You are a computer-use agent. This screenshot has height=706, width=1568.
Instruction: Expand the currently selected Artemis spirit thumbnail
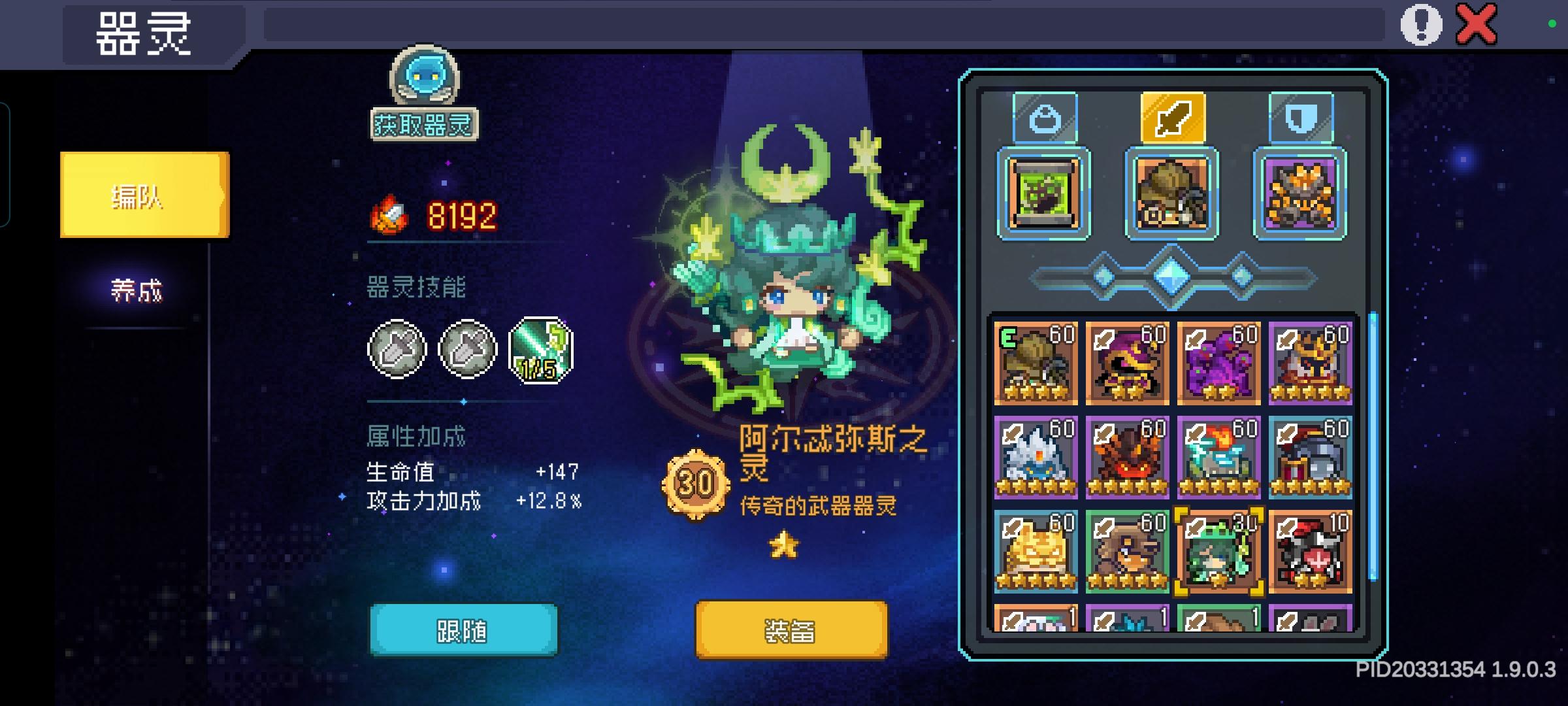point(1218,548)
